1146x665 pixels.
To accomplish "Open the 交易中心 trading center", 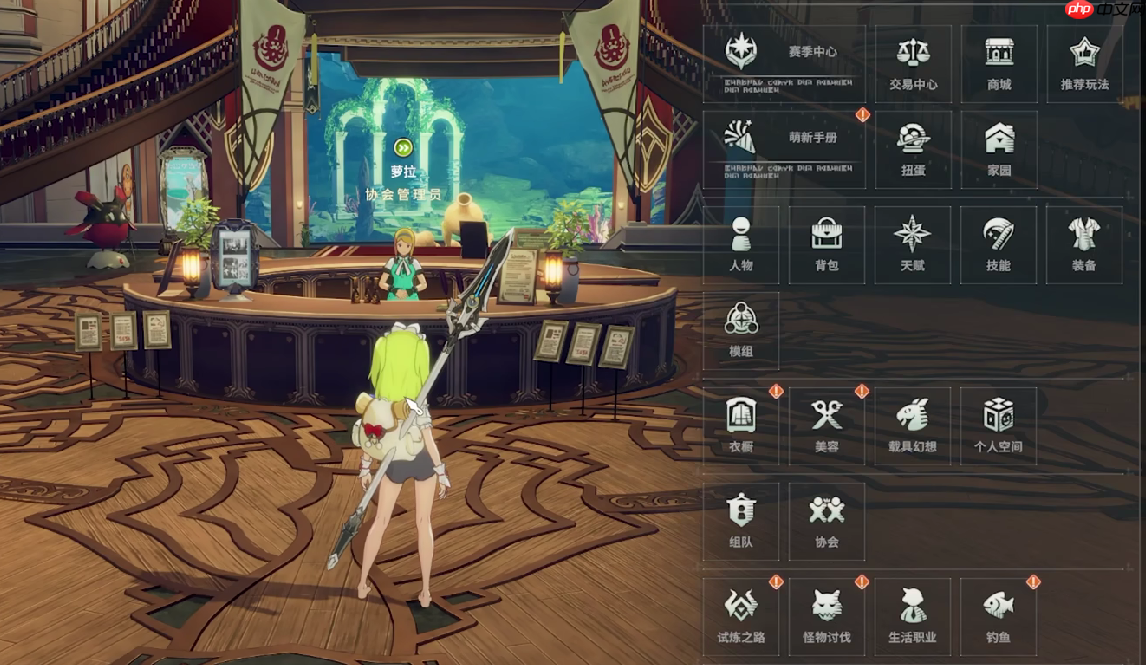I will [913, 63].
